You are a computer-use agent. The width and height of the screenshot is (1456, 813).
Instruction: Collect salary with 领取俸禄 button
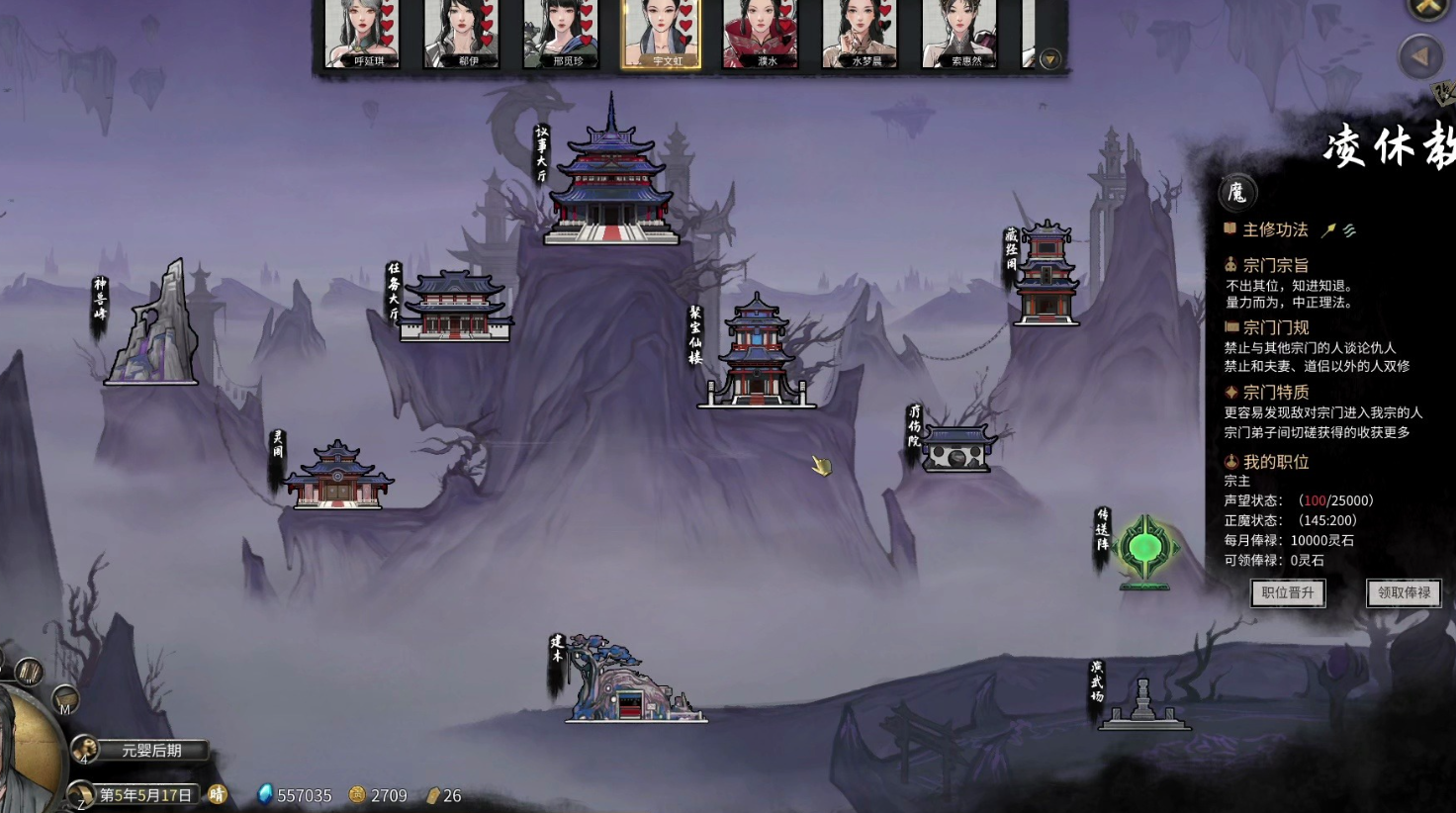click(x=1404, y=592)
